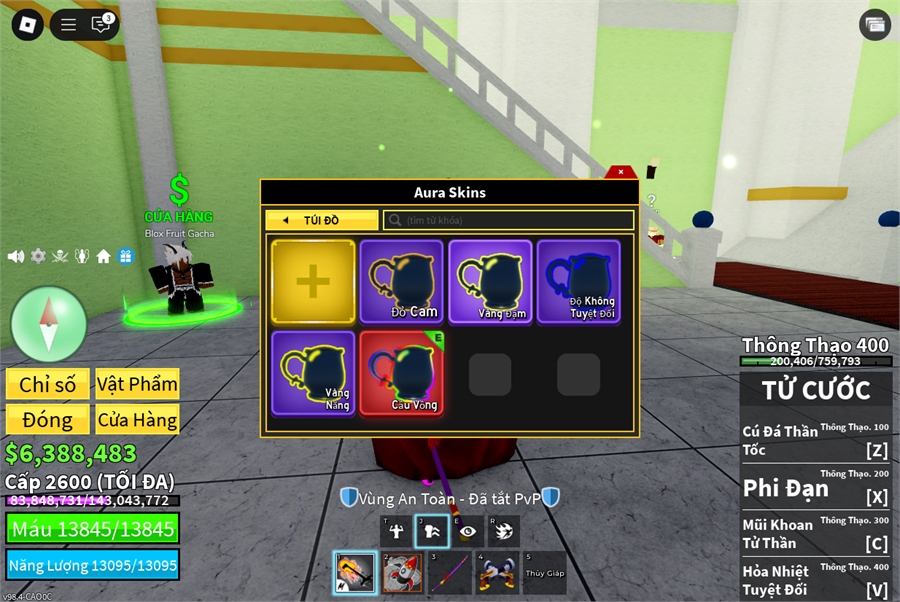Go back to Túi Đồ inventory
This screenshot has height=602, width=900.
322,220
